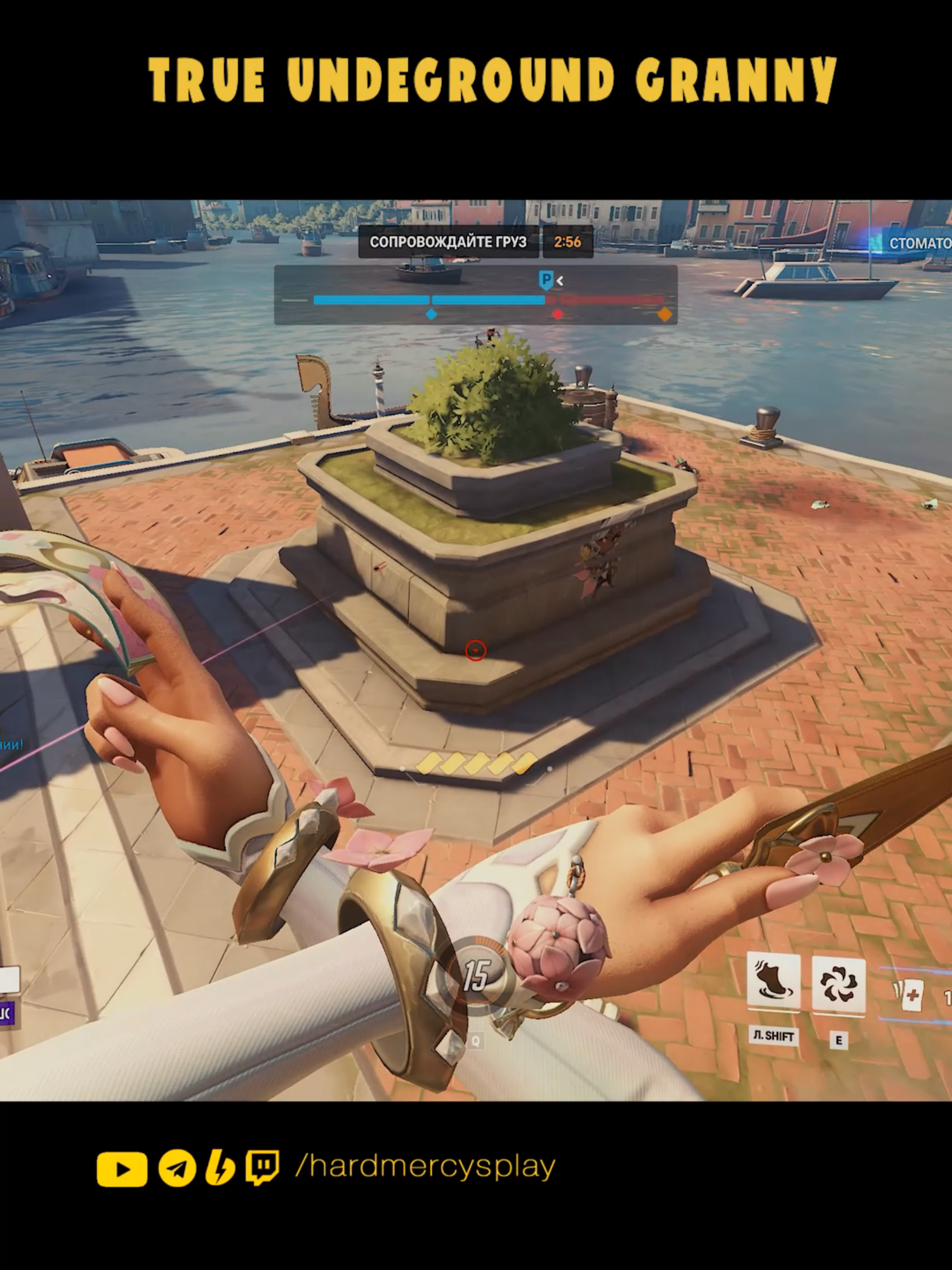Select the Rejuvenating Dash ability icon
Screen dimensions: 952x1270
click(774, 980)
